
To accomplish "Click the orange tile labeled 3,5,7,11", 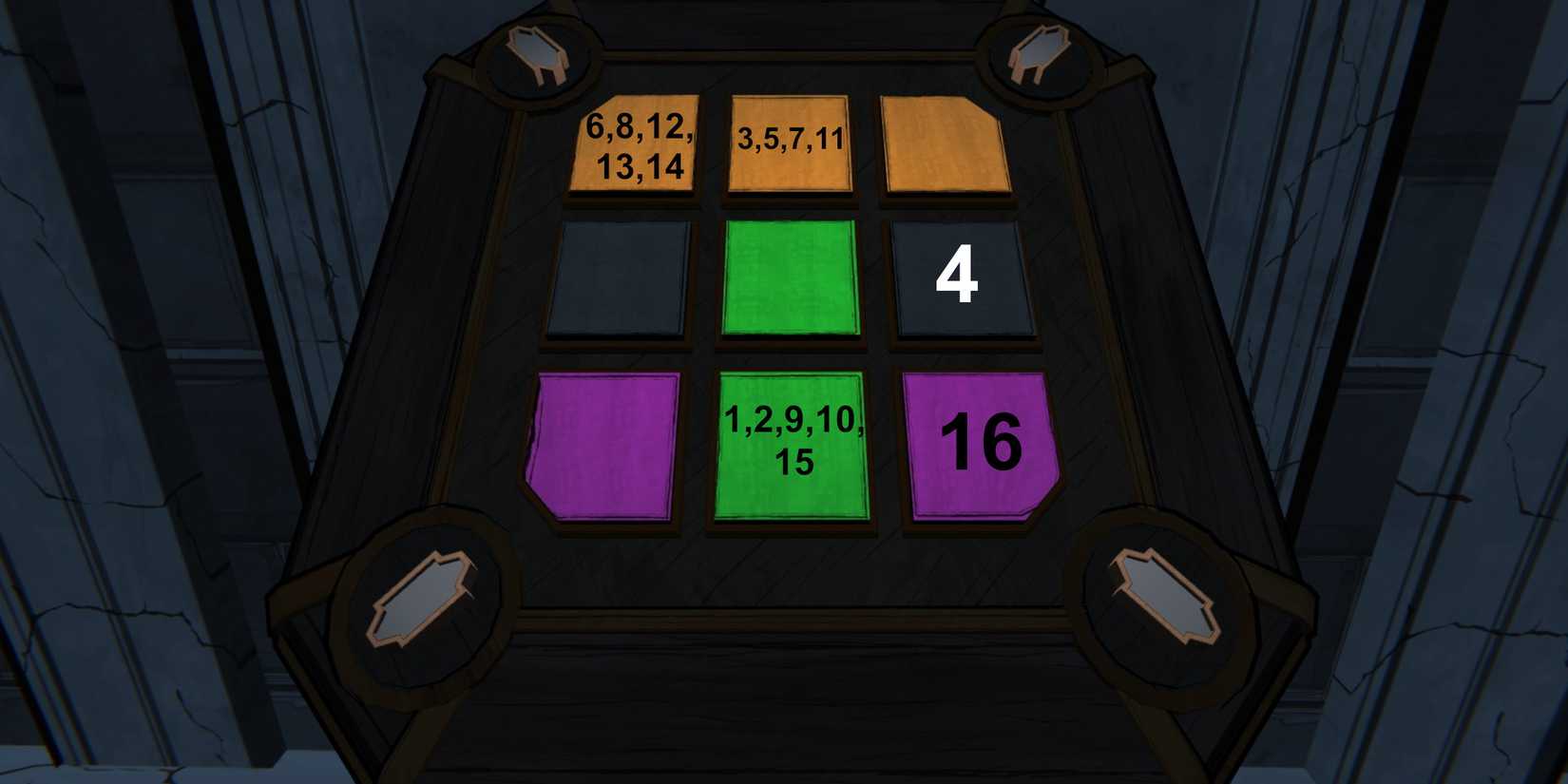I will pyautogui.click(x=787, y=143).
